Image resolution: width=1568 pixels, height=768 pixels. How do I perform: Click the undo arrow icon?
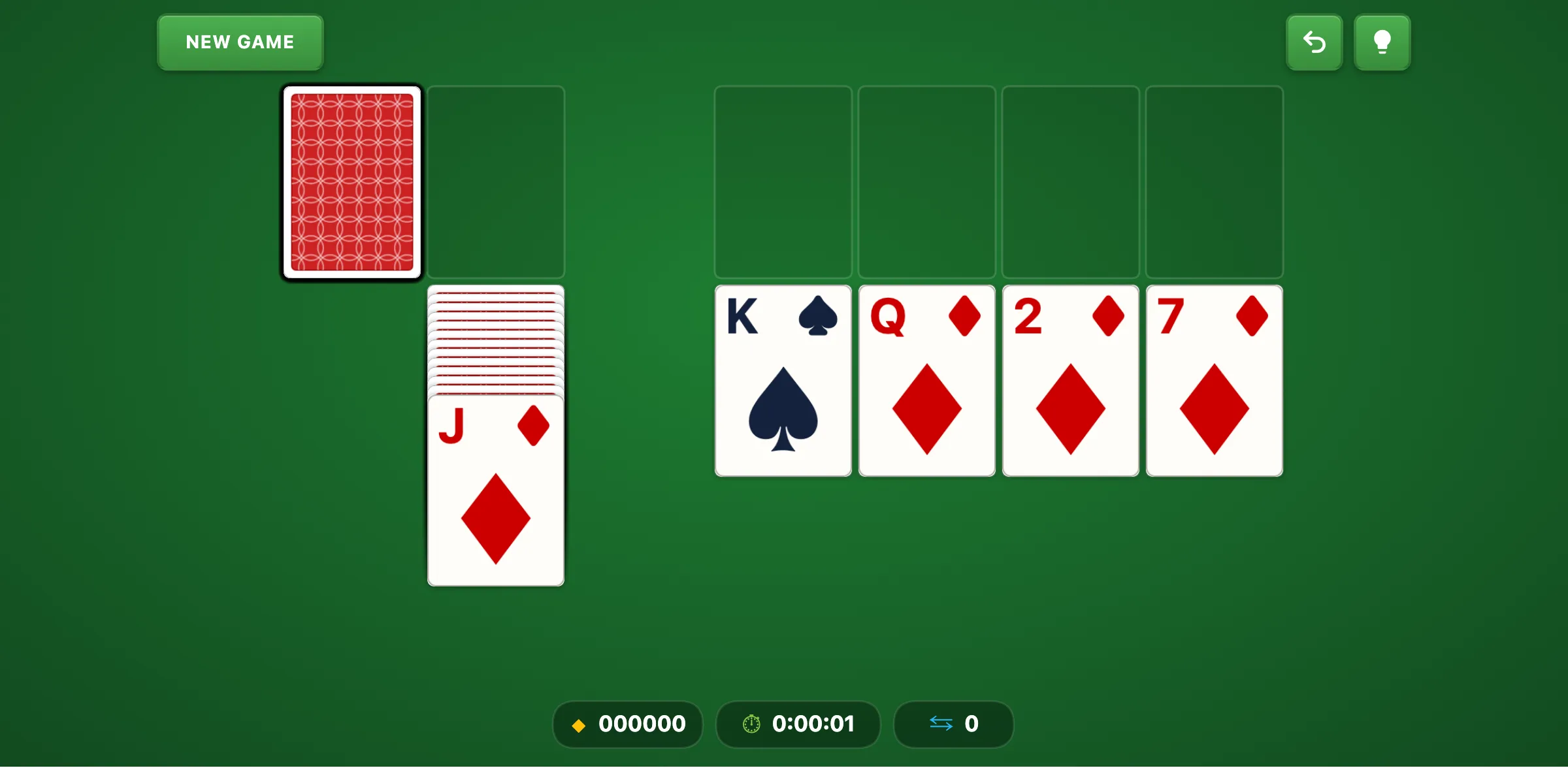[x=1314, y=42]
